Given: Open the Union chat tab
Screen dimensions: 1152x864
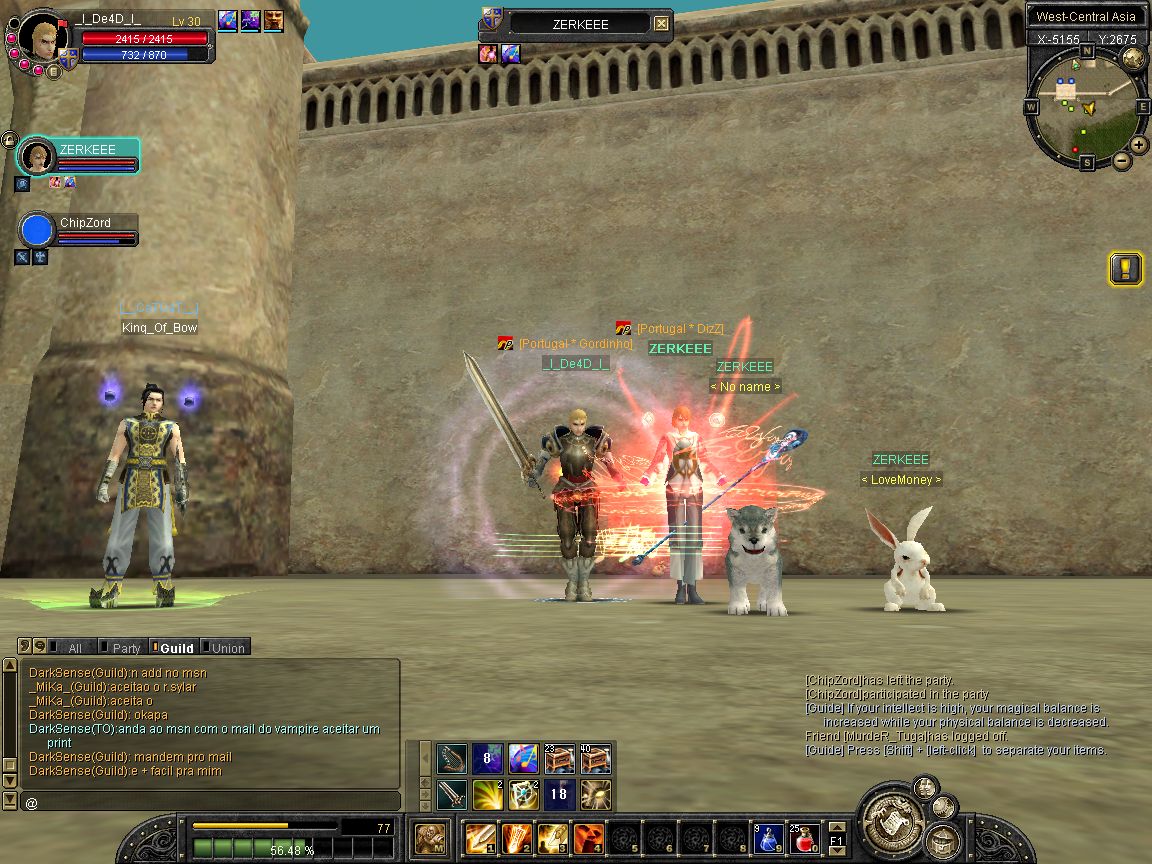Looking at the screenshot, I should point(226,648).
